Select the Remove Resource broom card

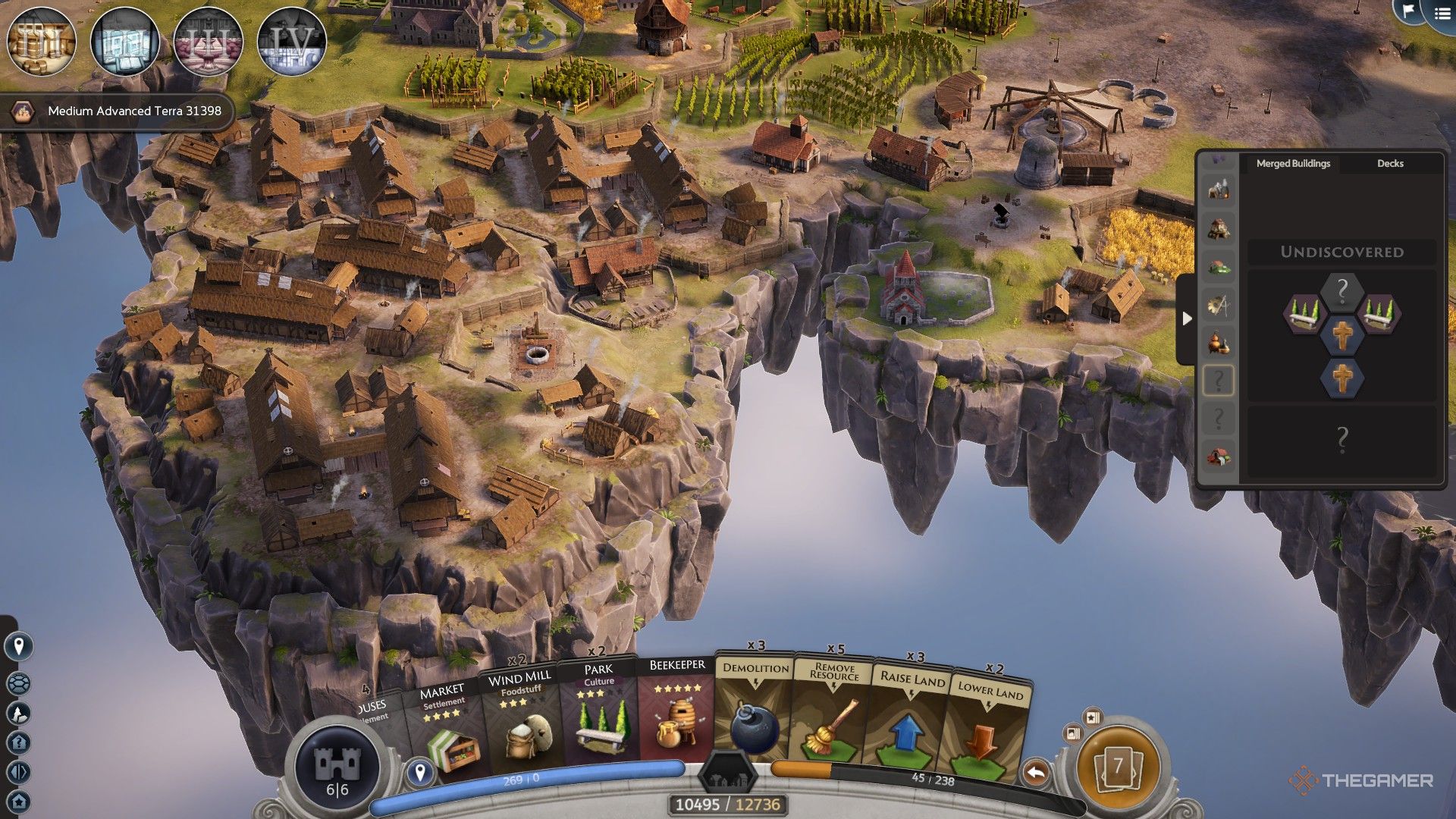click(833, 713)
